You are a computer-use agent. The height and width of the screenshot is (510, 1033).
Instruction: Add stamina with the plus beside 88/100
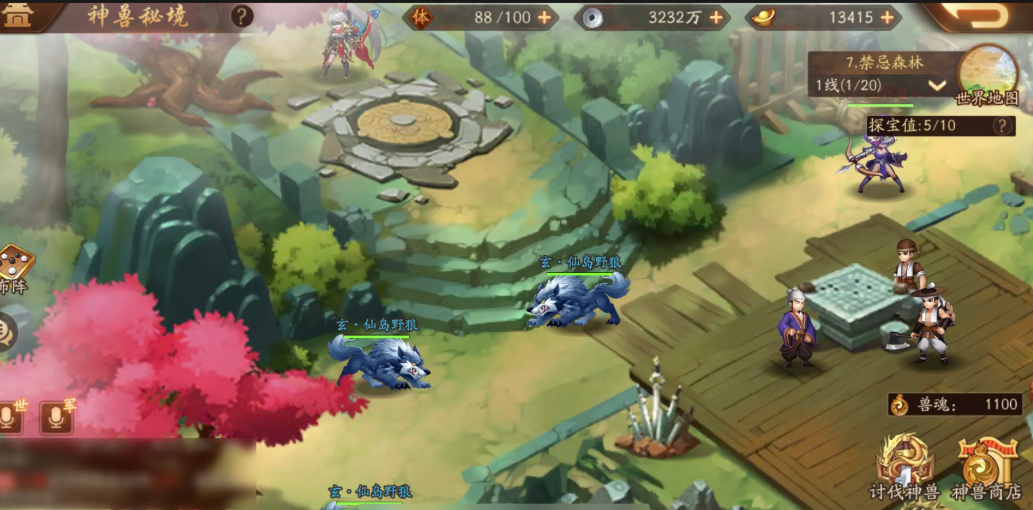pos(544,17)
